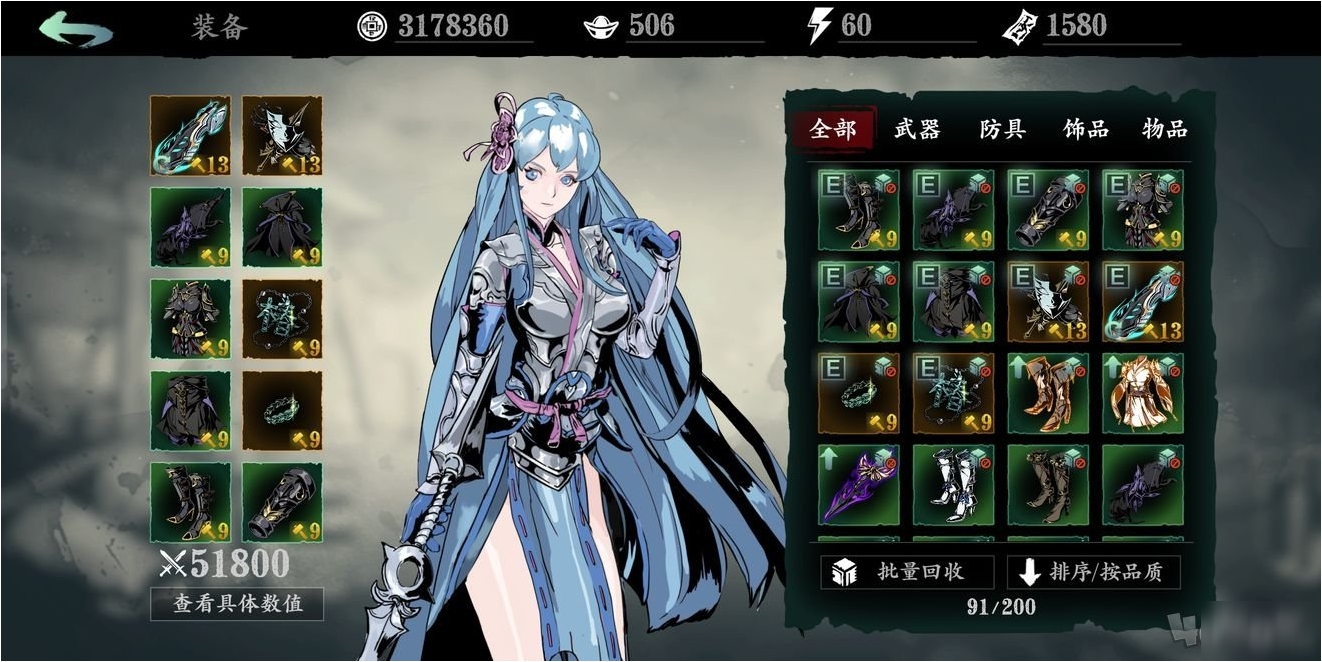Click the 批量回收 bulk recycle button
Screen dimensions: 1322x662
[x=907, y=572]
